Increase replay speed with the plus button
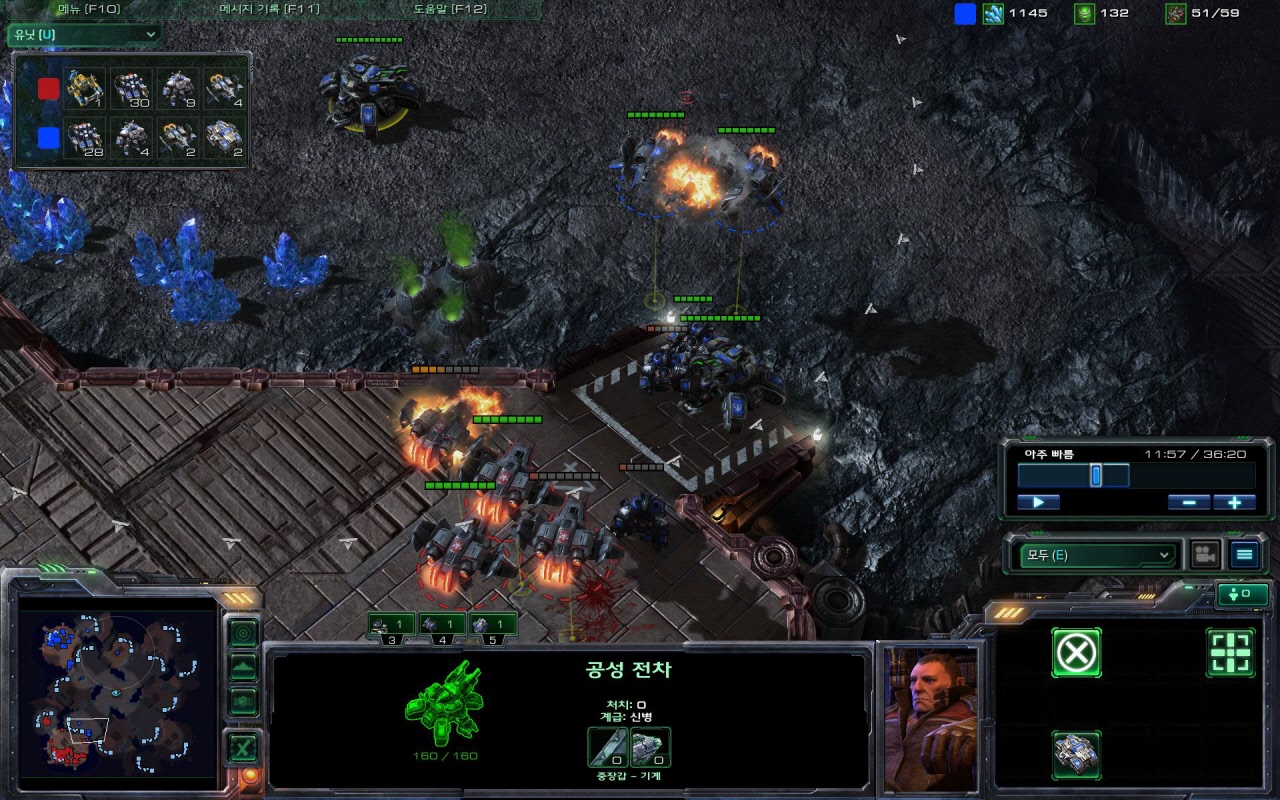 [x=1234, y=502]
